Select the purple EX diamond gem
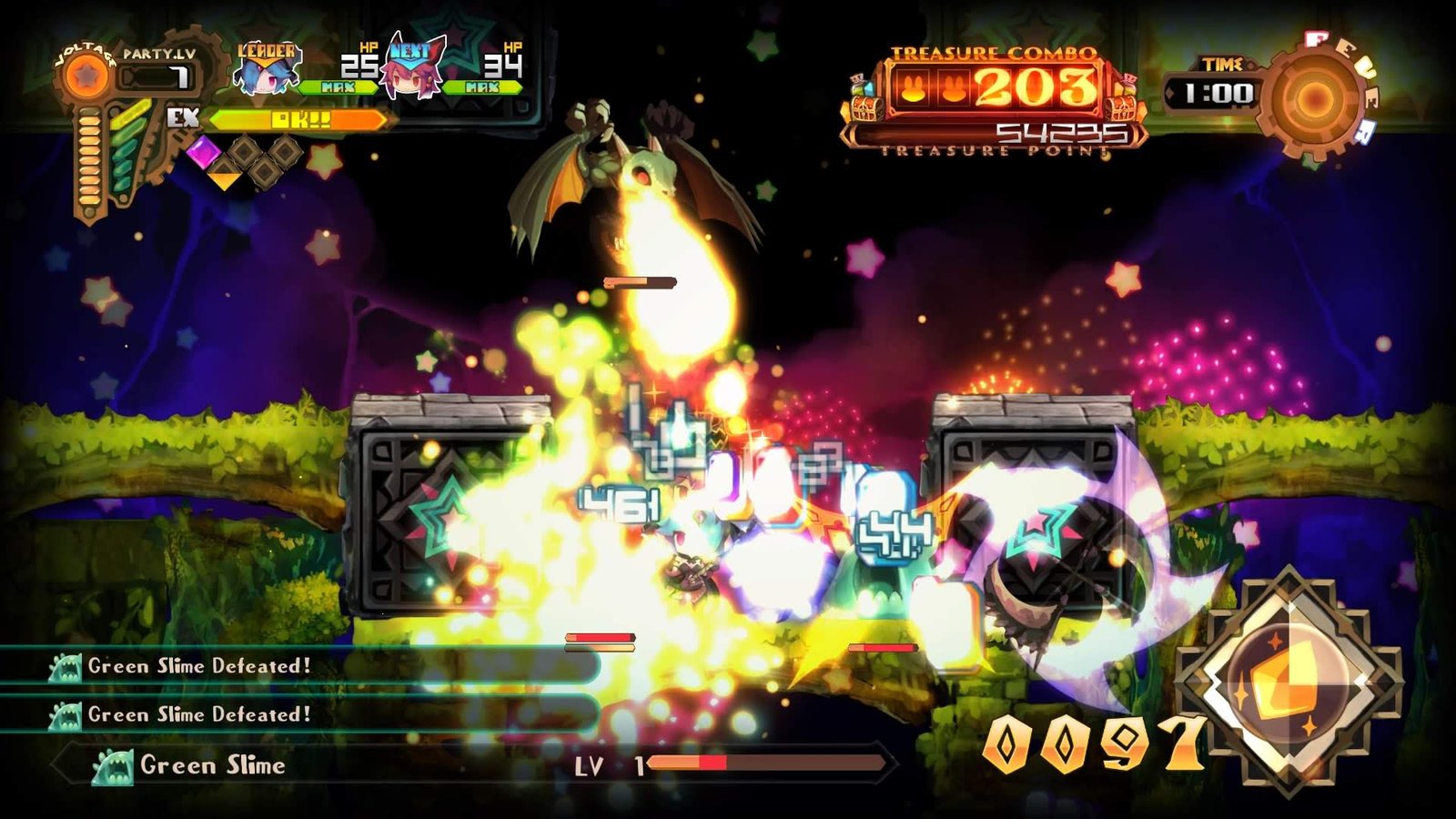Screen dimensions: 1456x819 point(203,152)
